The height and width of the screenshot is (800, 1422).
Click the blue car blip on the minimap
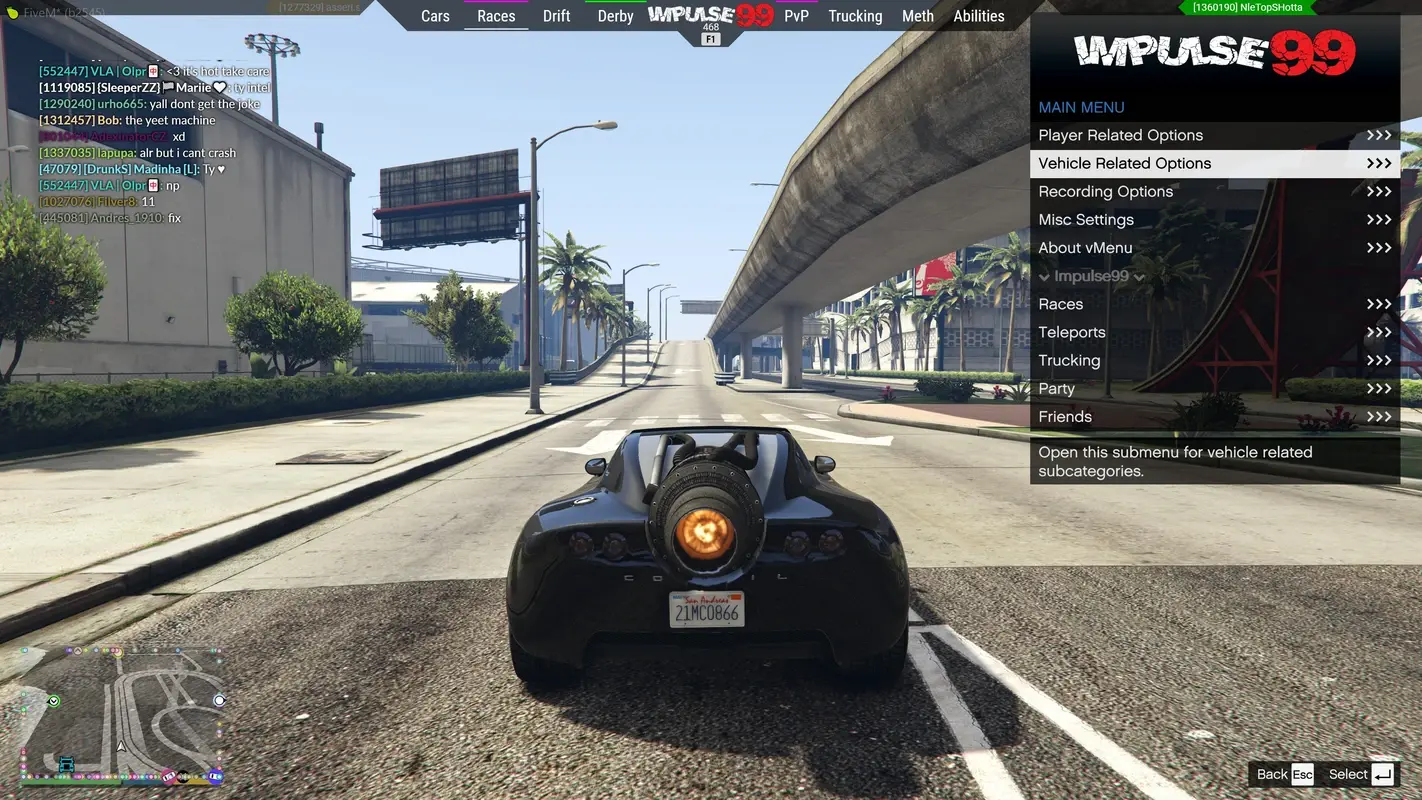[66, 763]
